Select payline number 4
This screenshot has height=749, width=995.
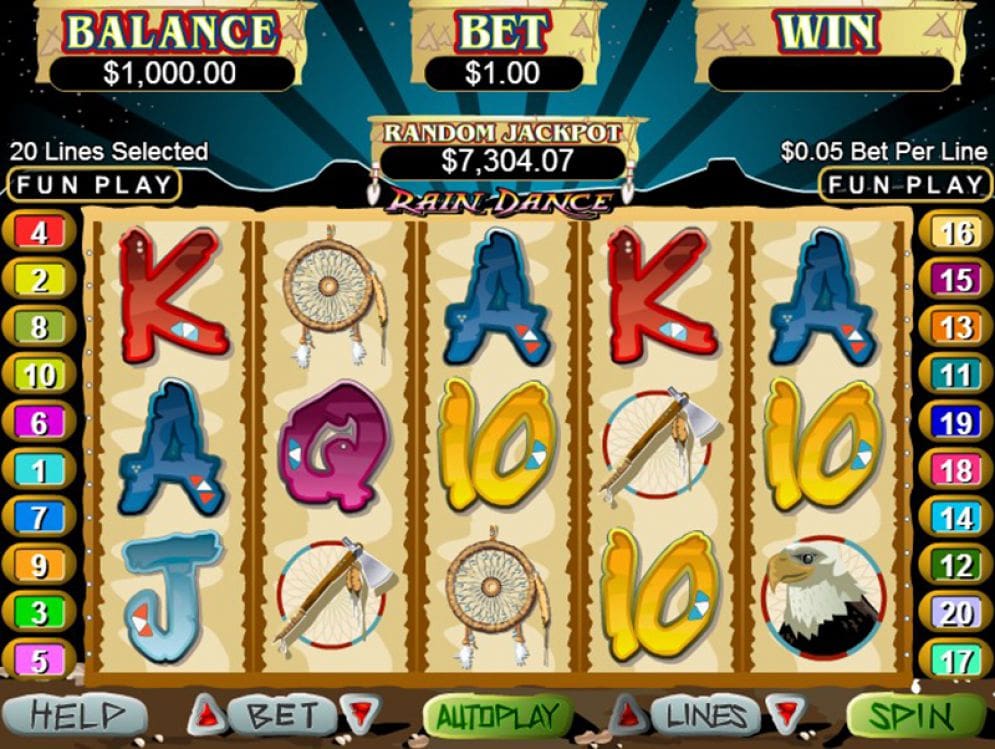[x=39, y=233]
